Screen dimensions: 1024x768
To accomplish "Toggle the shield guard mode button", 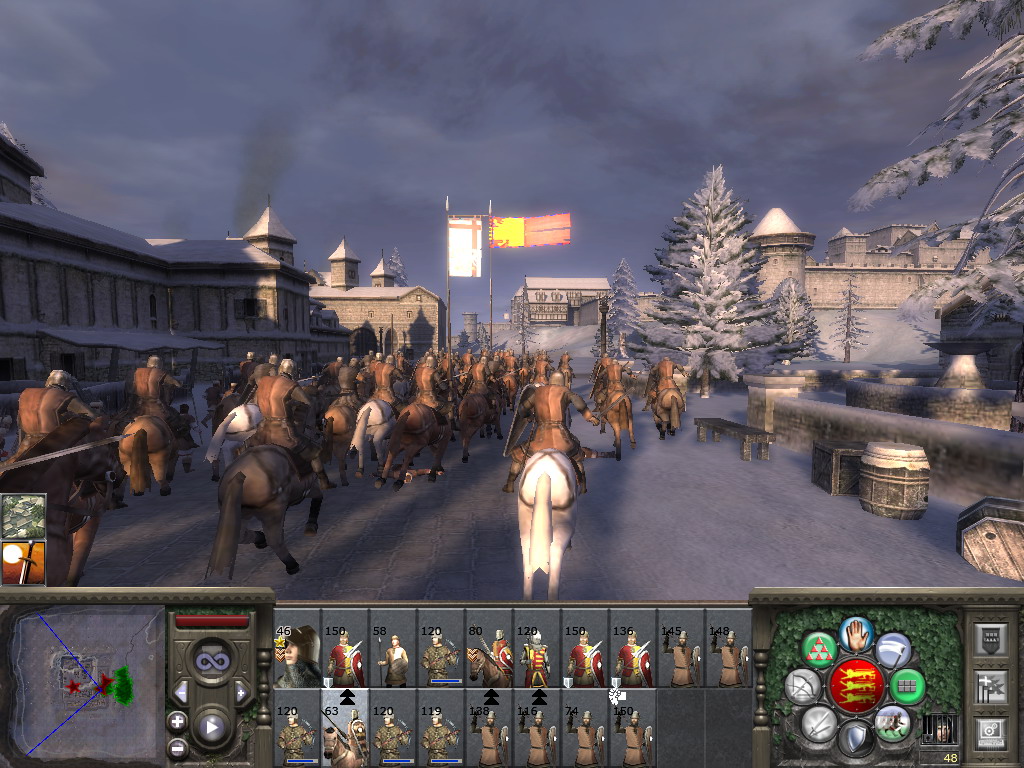I will (x=856, y=740).
